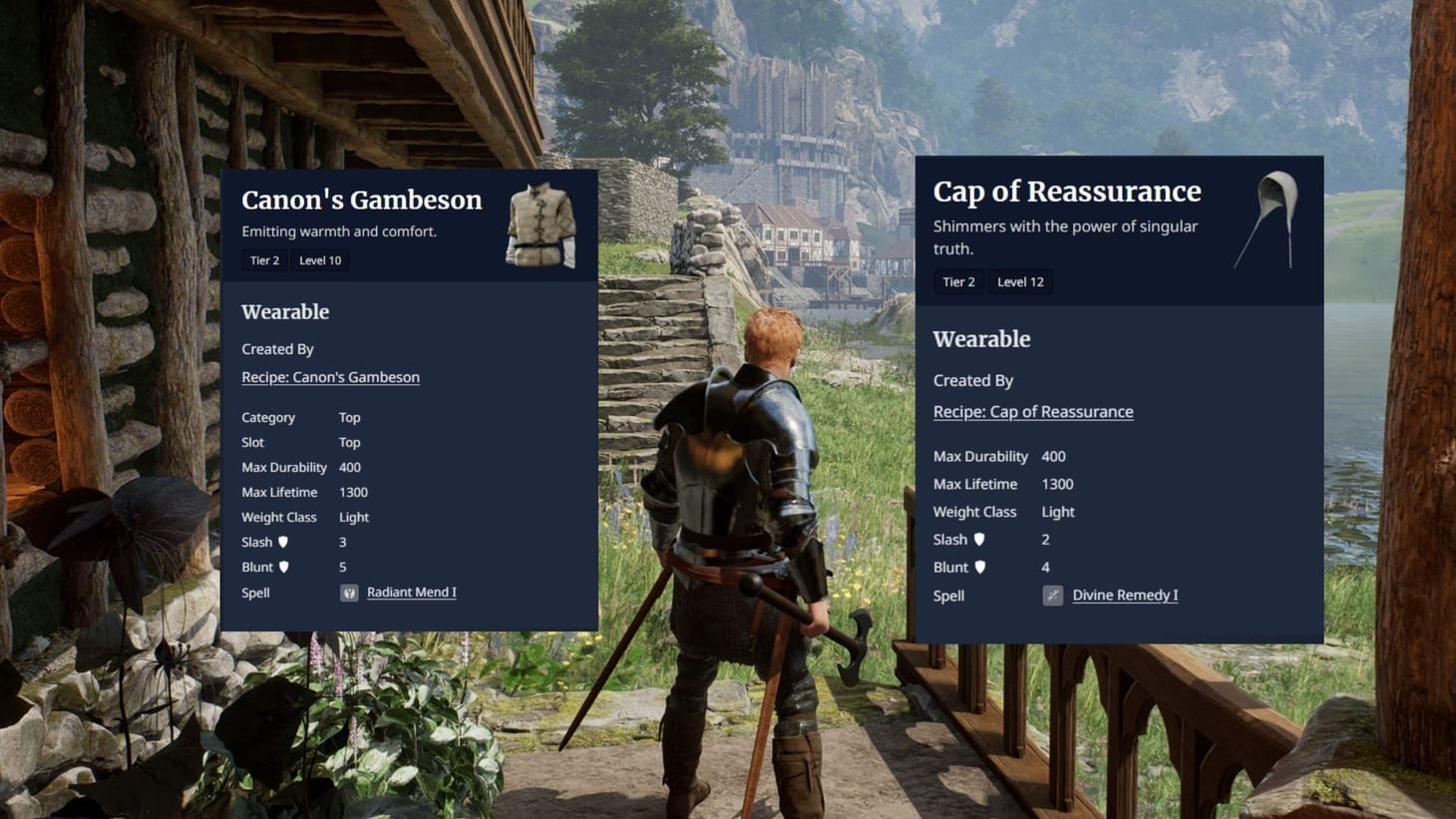The width and height of the screenshot is (1456, 819).
Task: Click the Level 12 badge on Cap of Reassurance
Action: click(x=1020, y=281)
